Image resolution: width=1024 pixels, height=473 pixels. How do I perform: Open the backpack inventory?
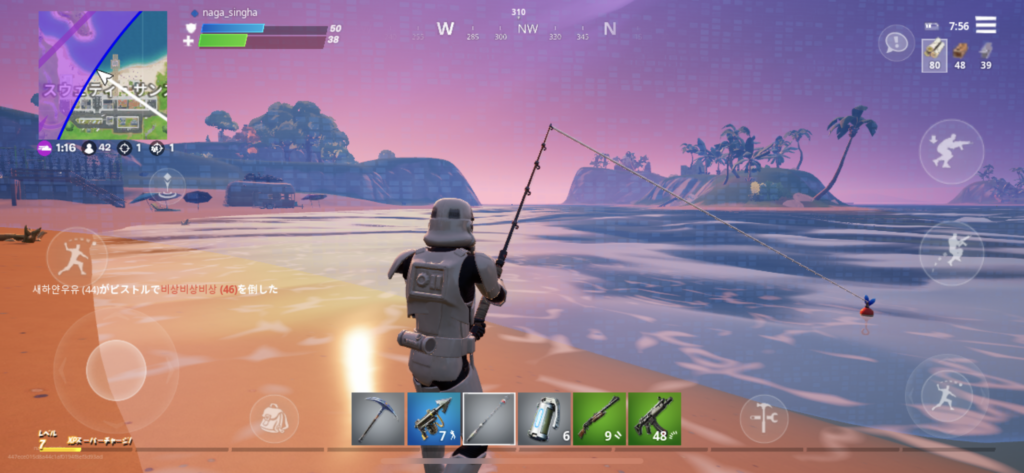point(273,418)
